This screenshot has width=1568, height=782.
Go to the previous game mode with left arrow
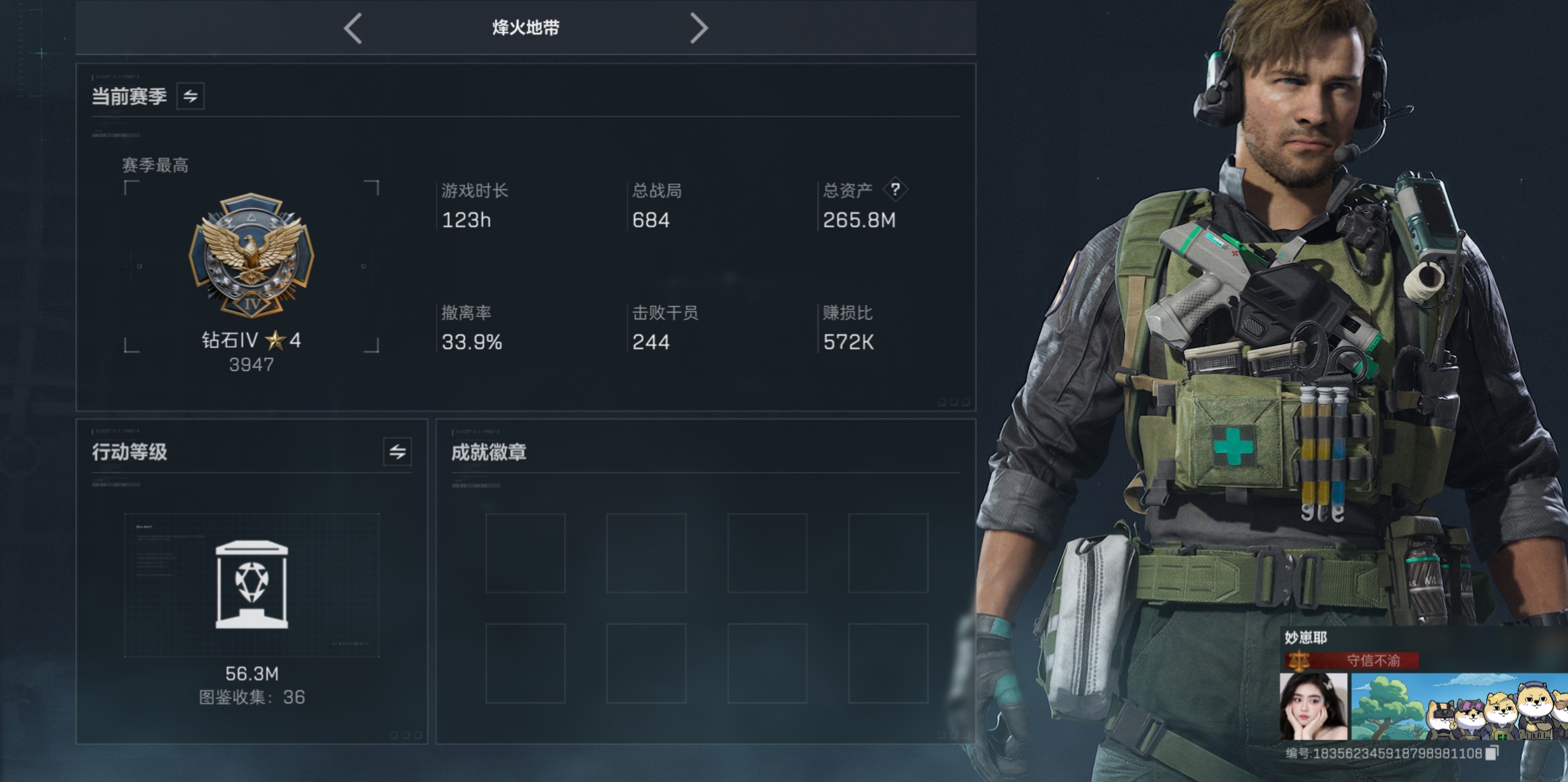tap(353, 28)
